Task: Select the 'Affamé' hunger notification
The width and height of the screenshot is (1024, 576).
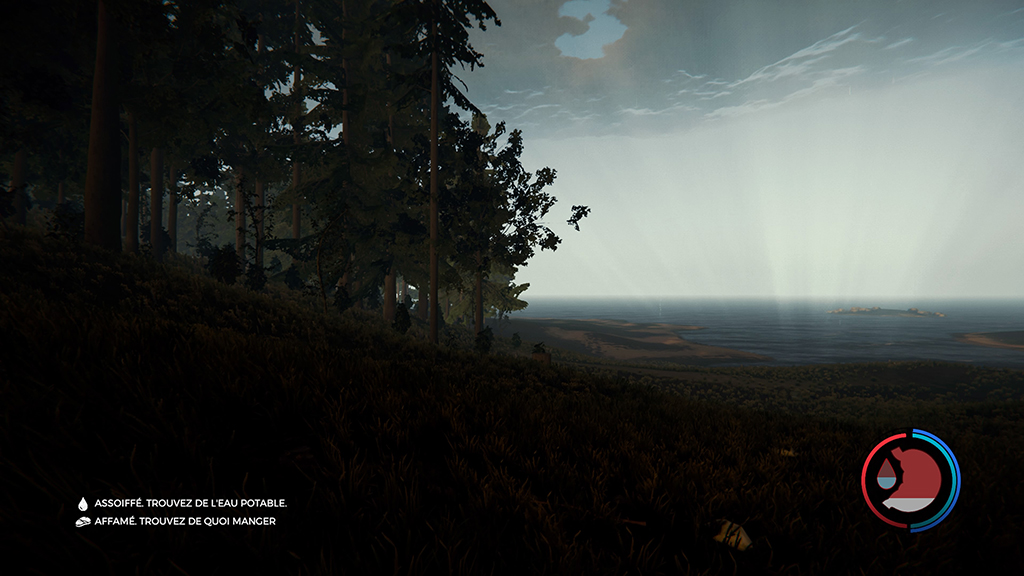Action: pyautogui.click(x=184, y=521)
